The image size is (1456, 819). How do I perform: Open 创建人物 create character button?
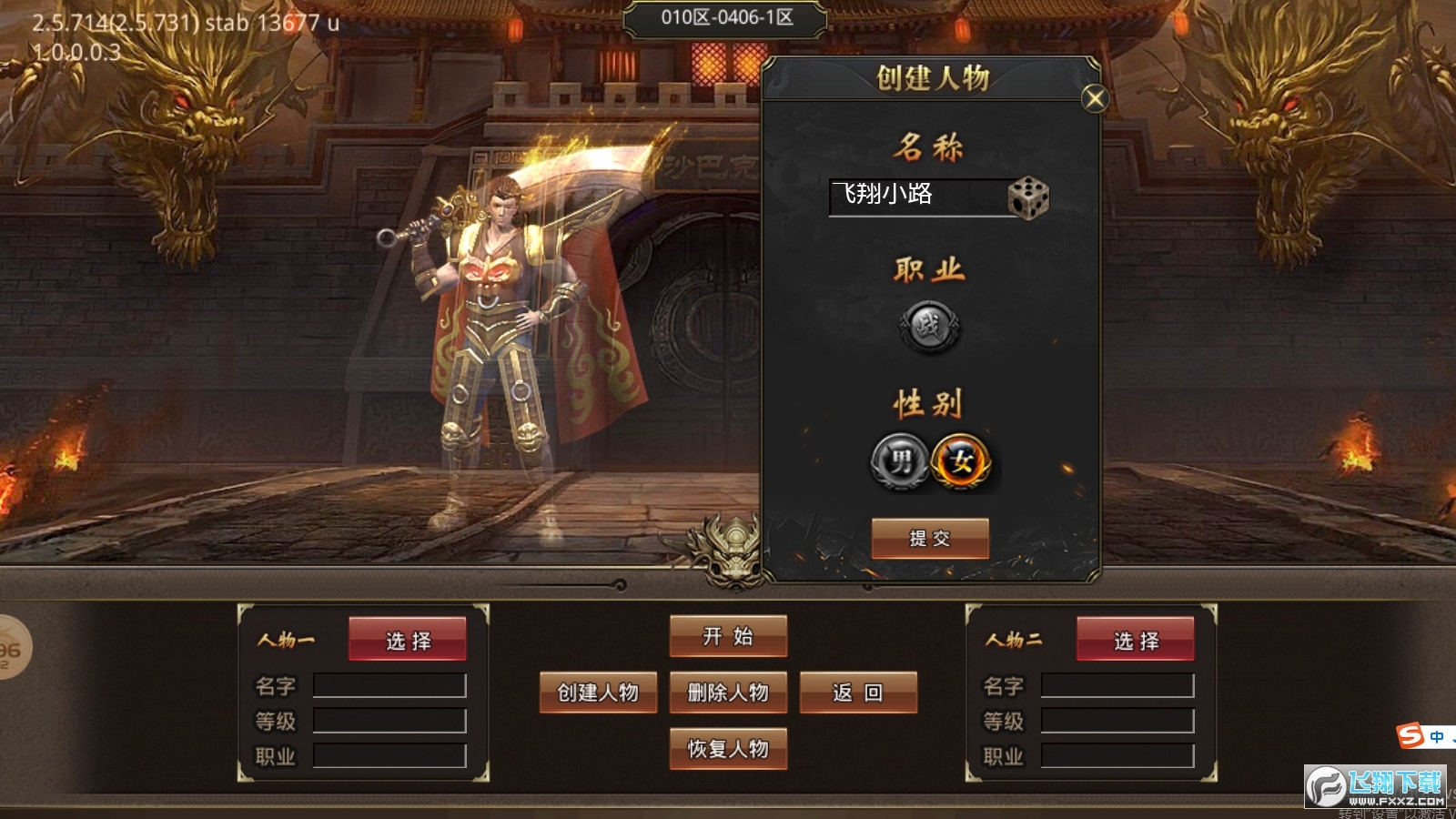click(598, 693)
